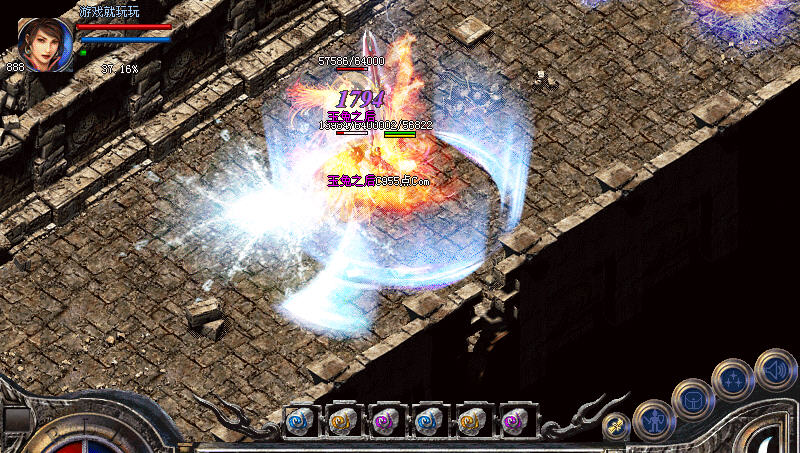Open the character equipment button with warrior figure
Viewport: 800px width, 453px height.
[655, 420]
